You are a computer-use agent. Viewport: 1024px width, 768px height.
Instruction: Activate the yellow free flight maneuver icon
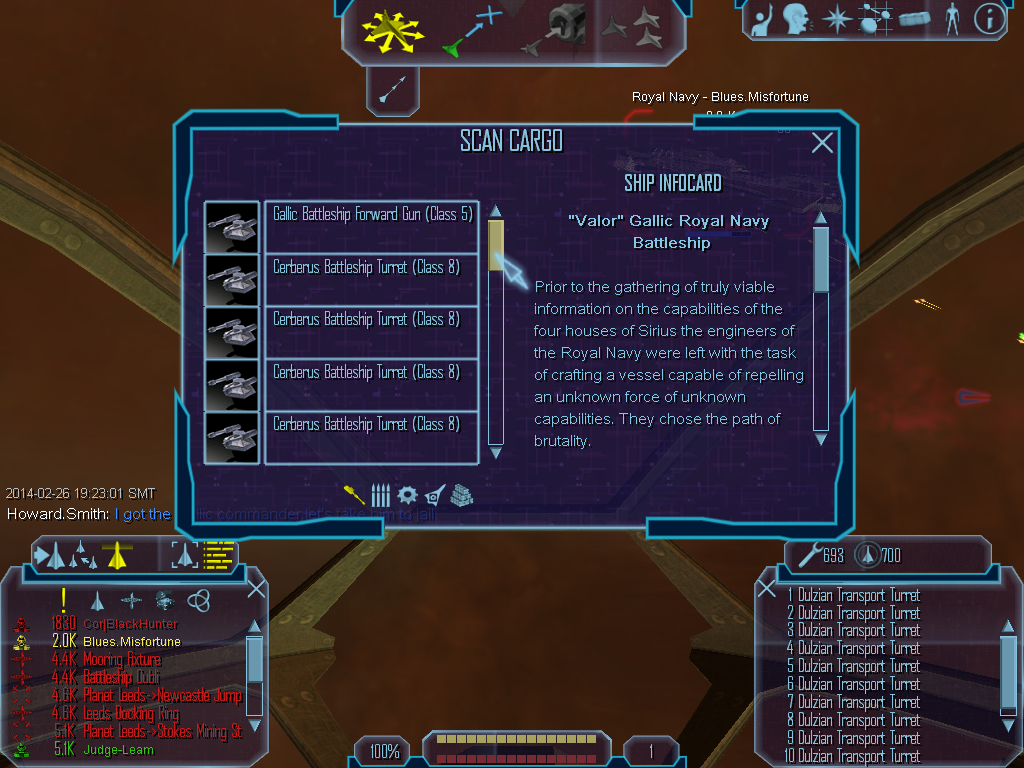393,31
